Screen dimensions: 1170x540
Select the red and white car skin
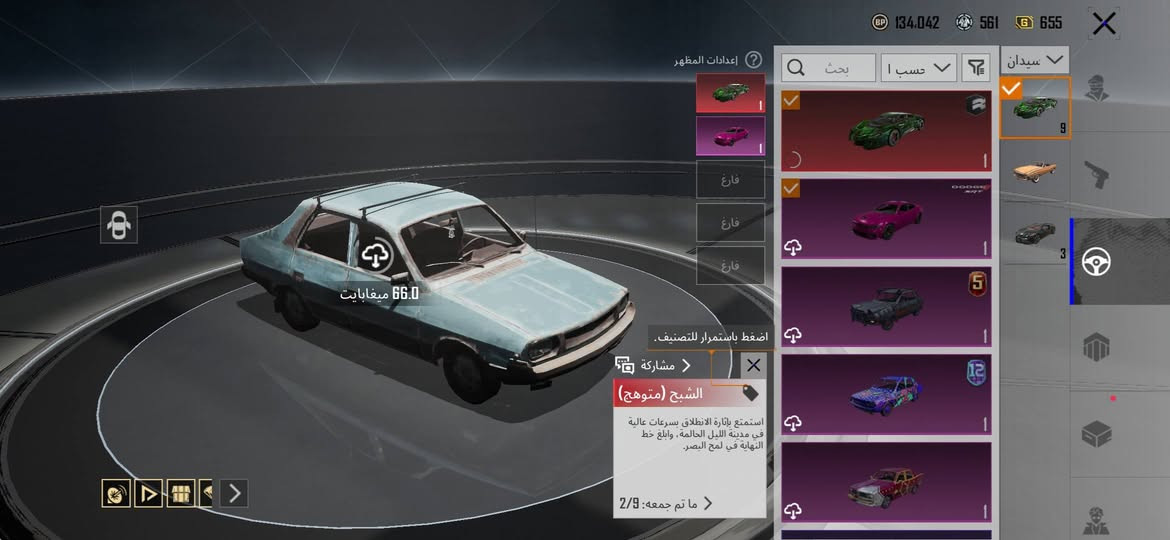(885, 483)
